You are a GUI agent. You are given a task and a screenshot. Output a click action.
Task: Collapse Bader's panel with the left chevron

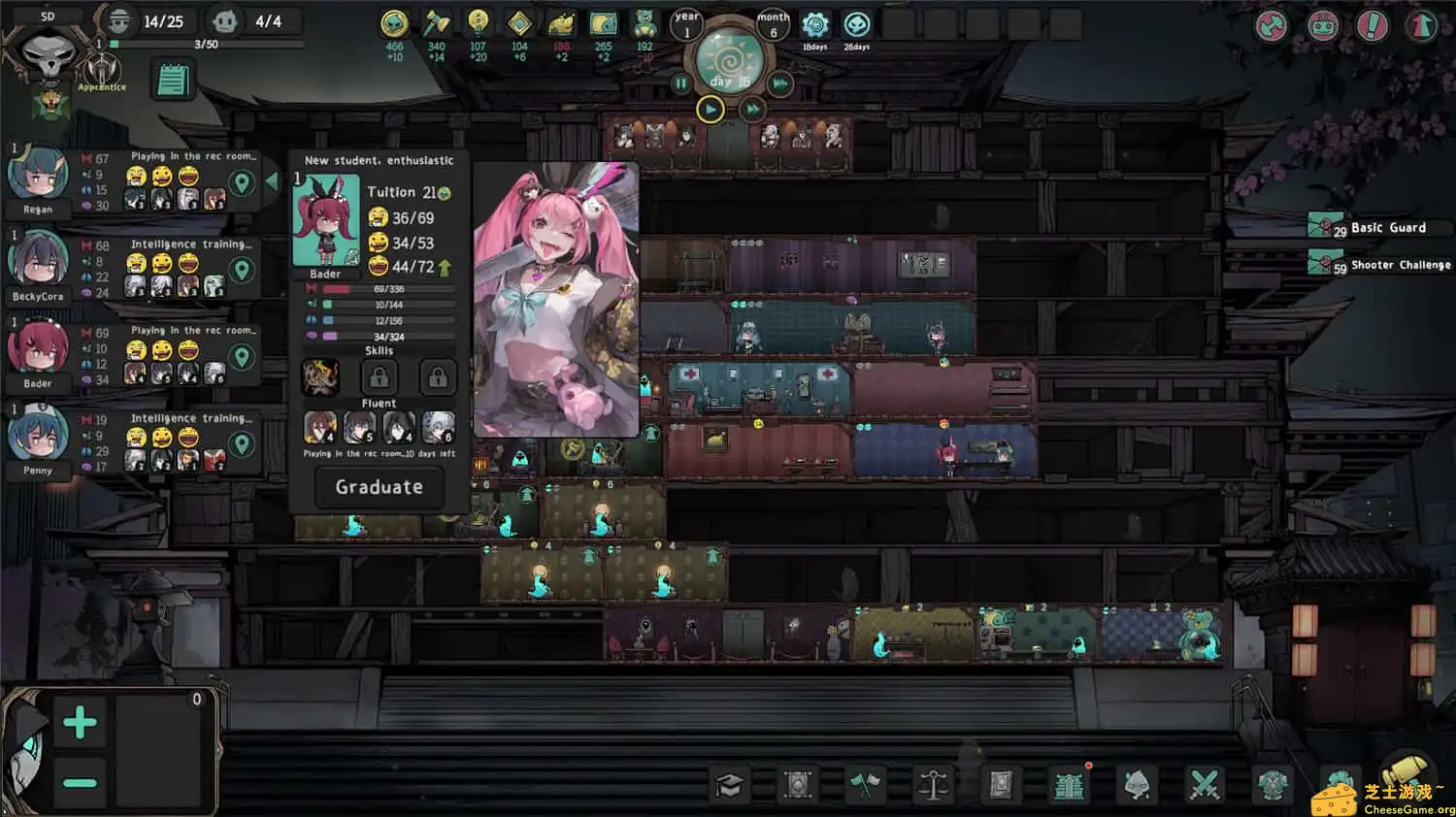click(273, 180)
